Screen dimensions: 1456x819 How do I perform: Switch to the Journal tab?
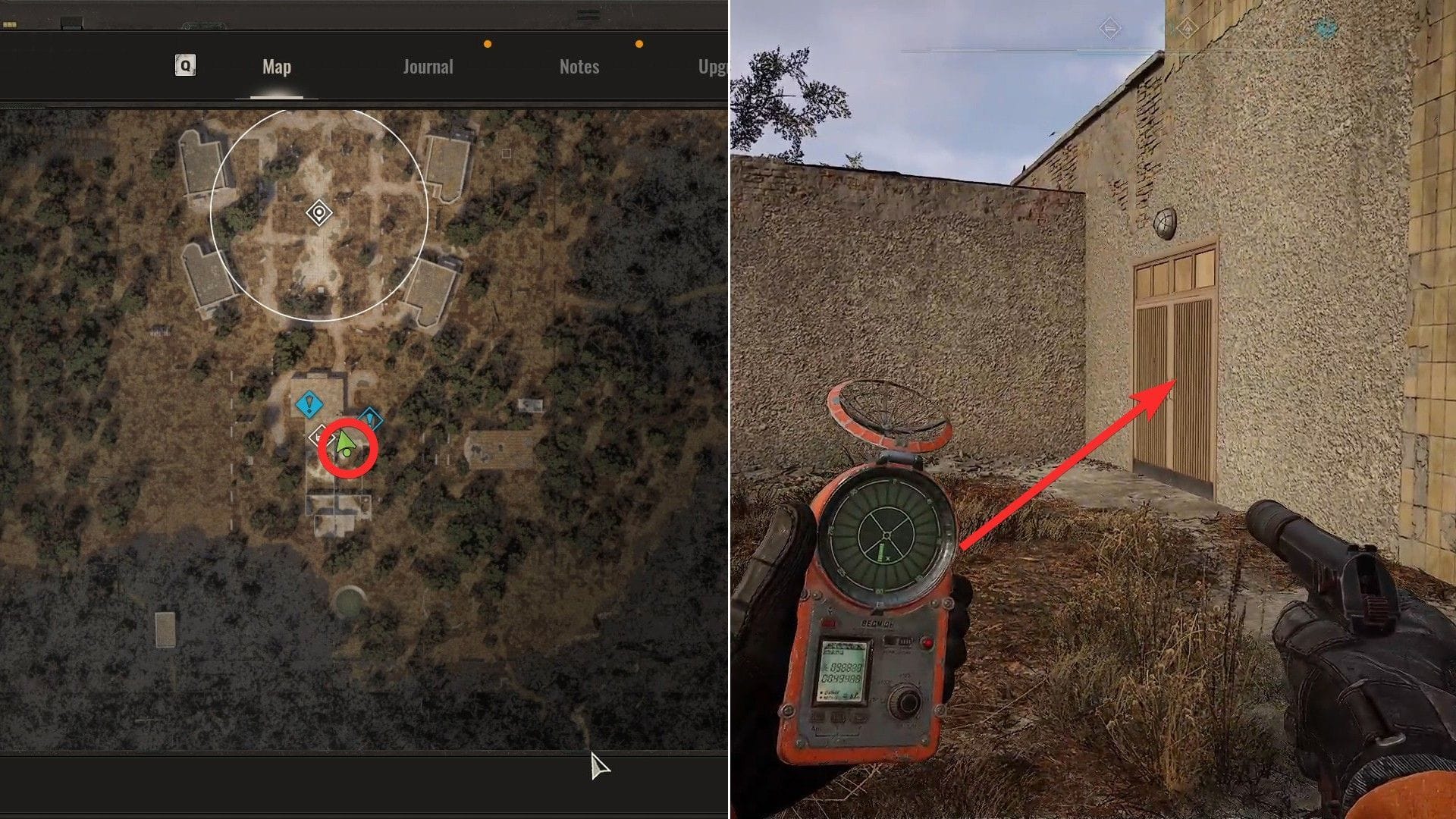428,66
